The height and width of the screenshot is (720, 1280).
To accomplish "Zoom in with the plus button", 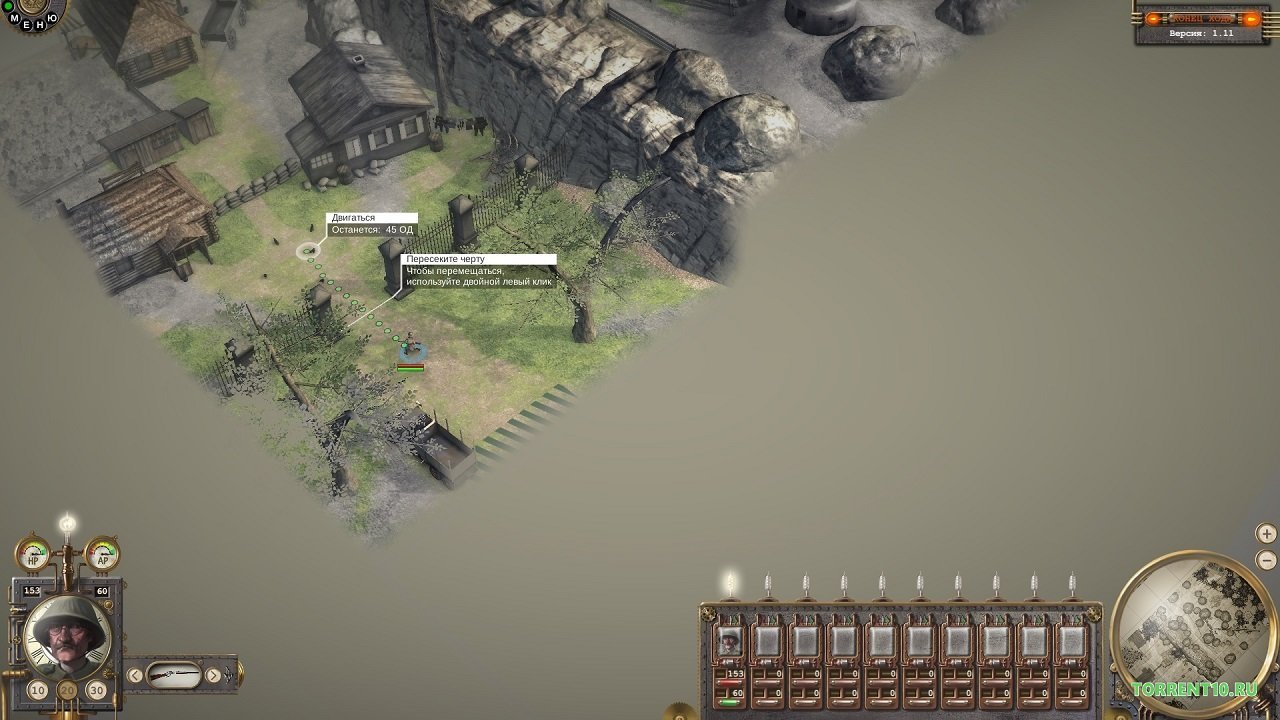I will (1266, 534).
